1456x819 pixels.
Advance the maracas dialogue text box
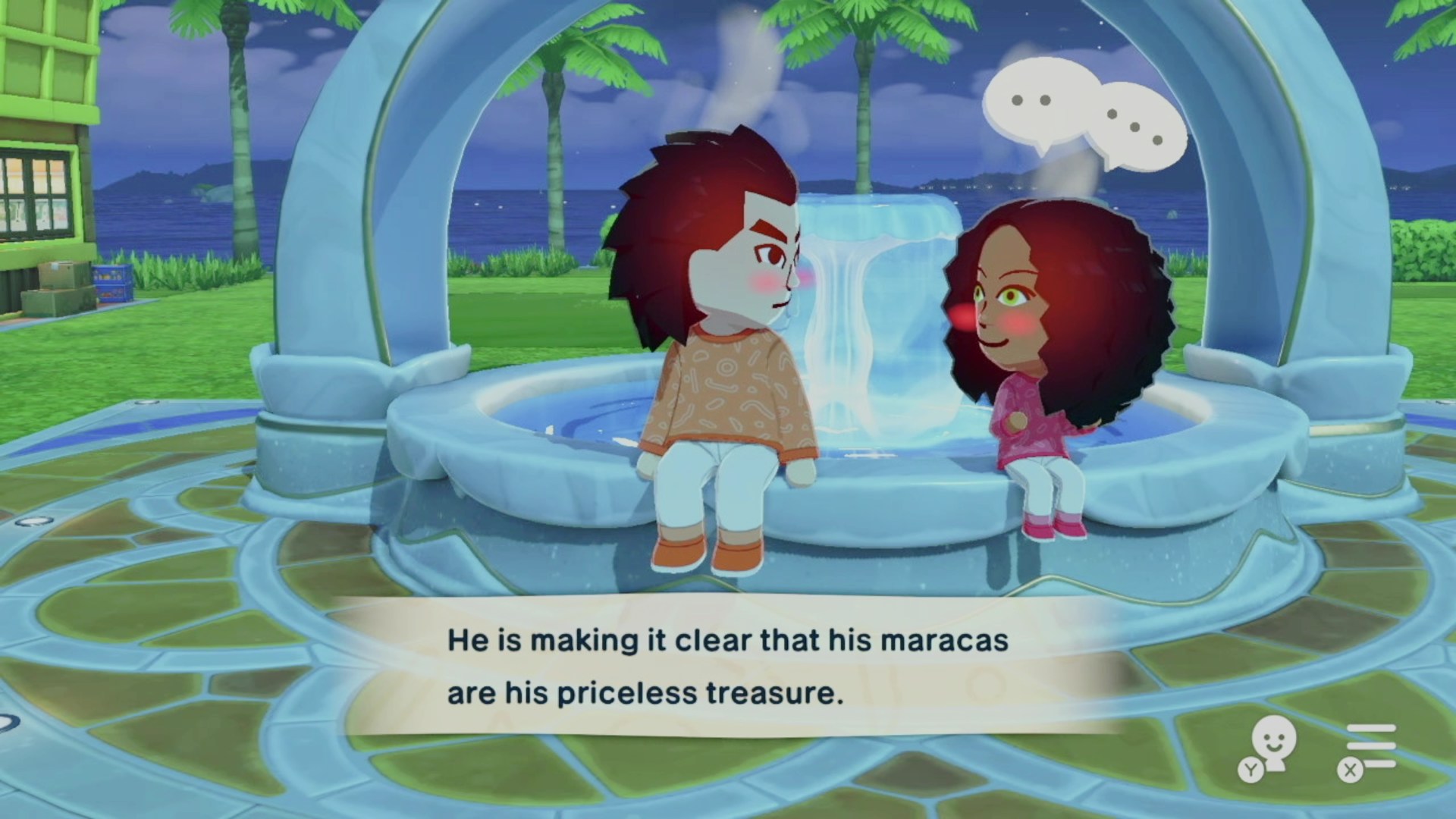coord(726,667)
